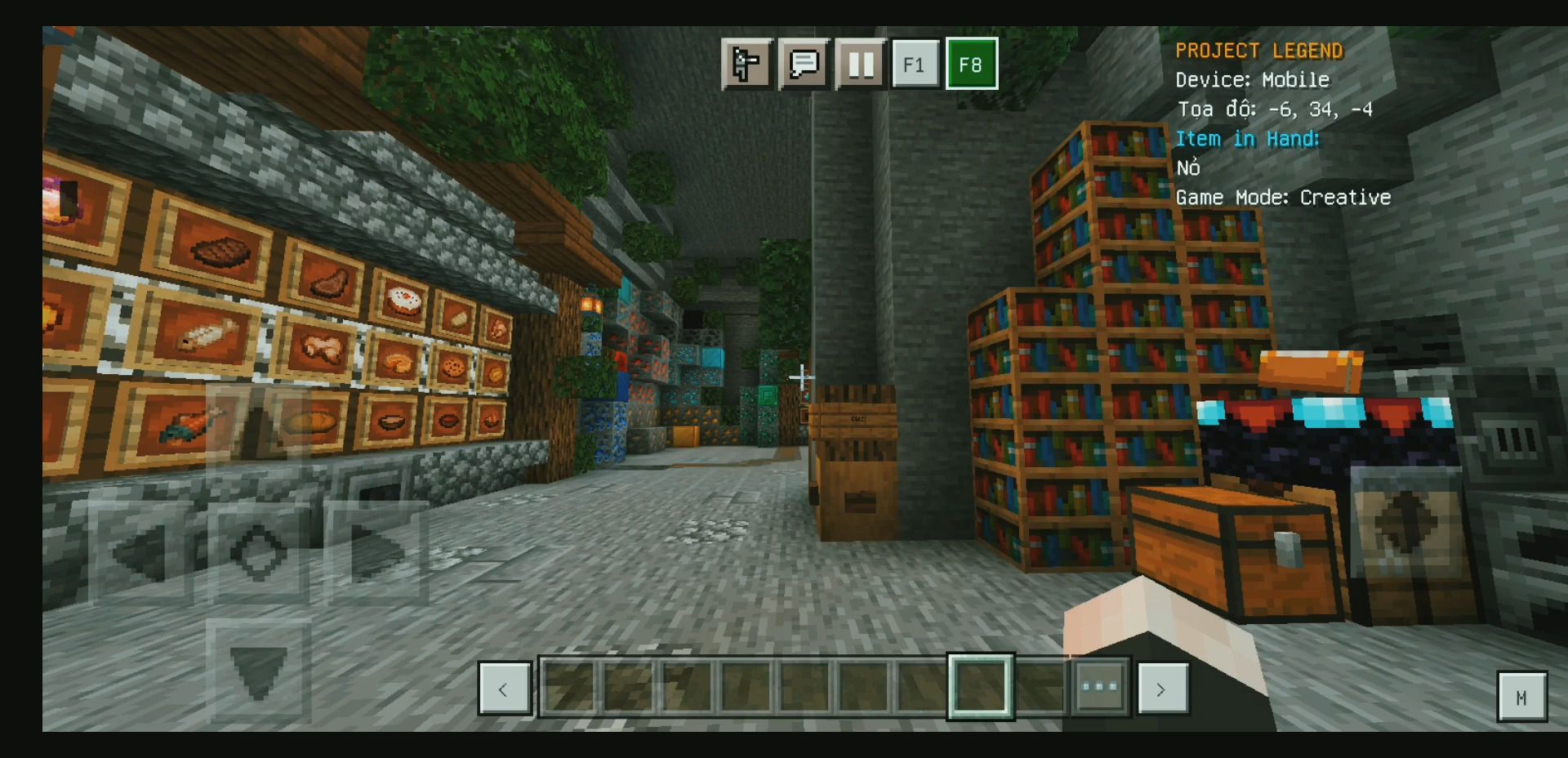Toggle the F8 debug overlay button
This screenshot has width=1568, height=758.
click(972, 64)
